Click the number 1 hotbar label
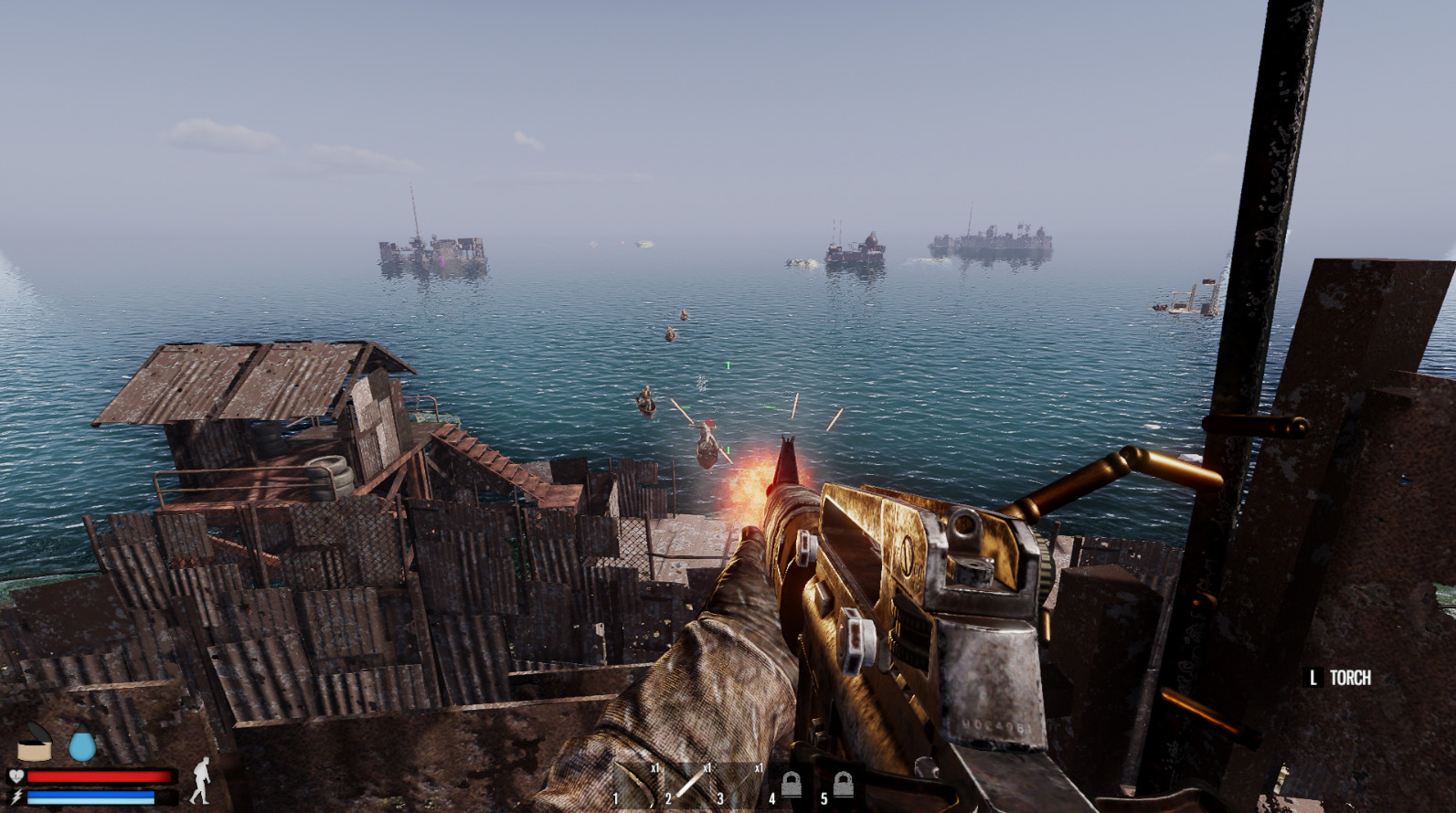 616,797
